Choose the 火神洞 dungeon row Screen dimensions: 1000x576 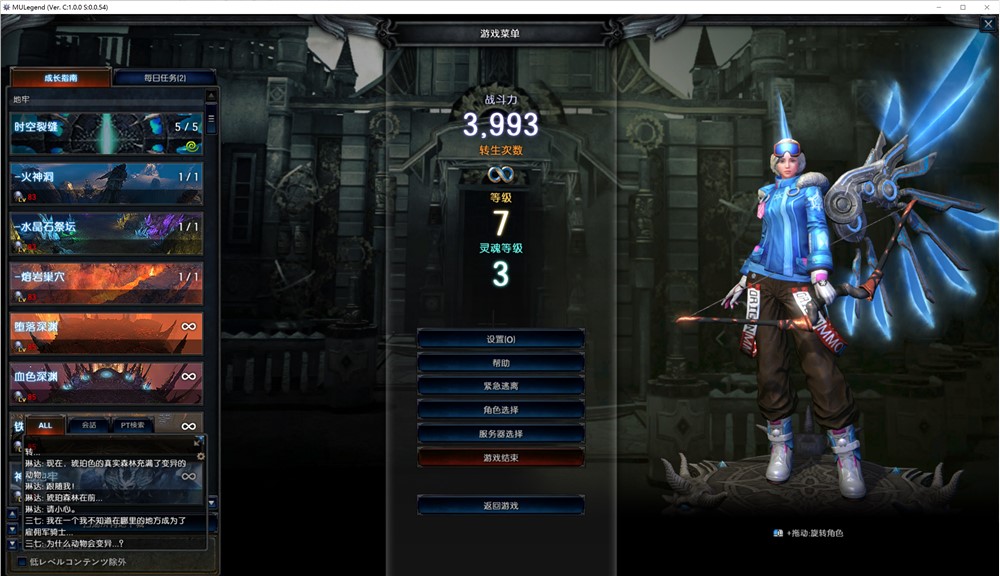tap(106, 183)
